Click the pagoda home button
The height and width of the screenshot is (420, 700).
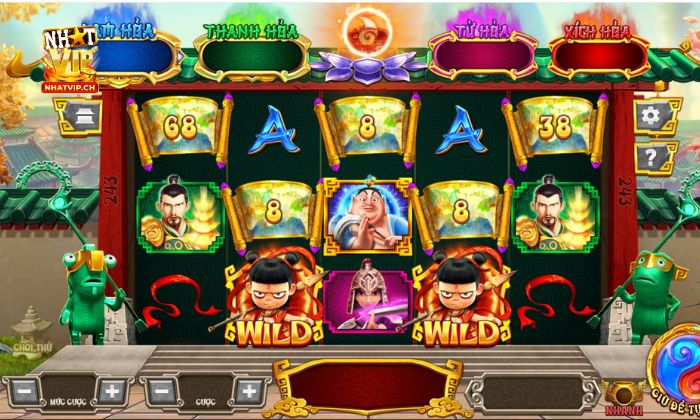tap(79, 116)
